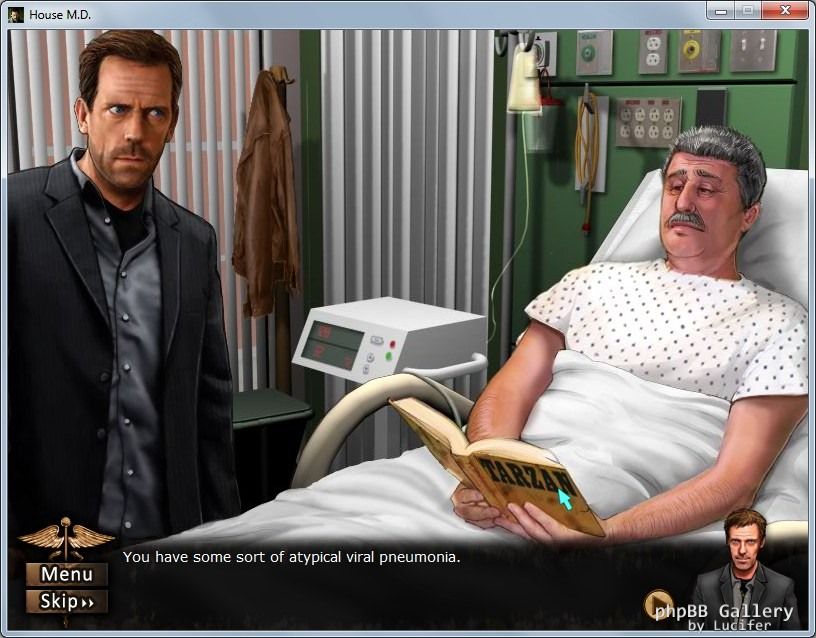The width and height of the screenshot is (816, 638).
Task: Advance dialogue with the gold arrow button
Action: (x=657, y=604)
